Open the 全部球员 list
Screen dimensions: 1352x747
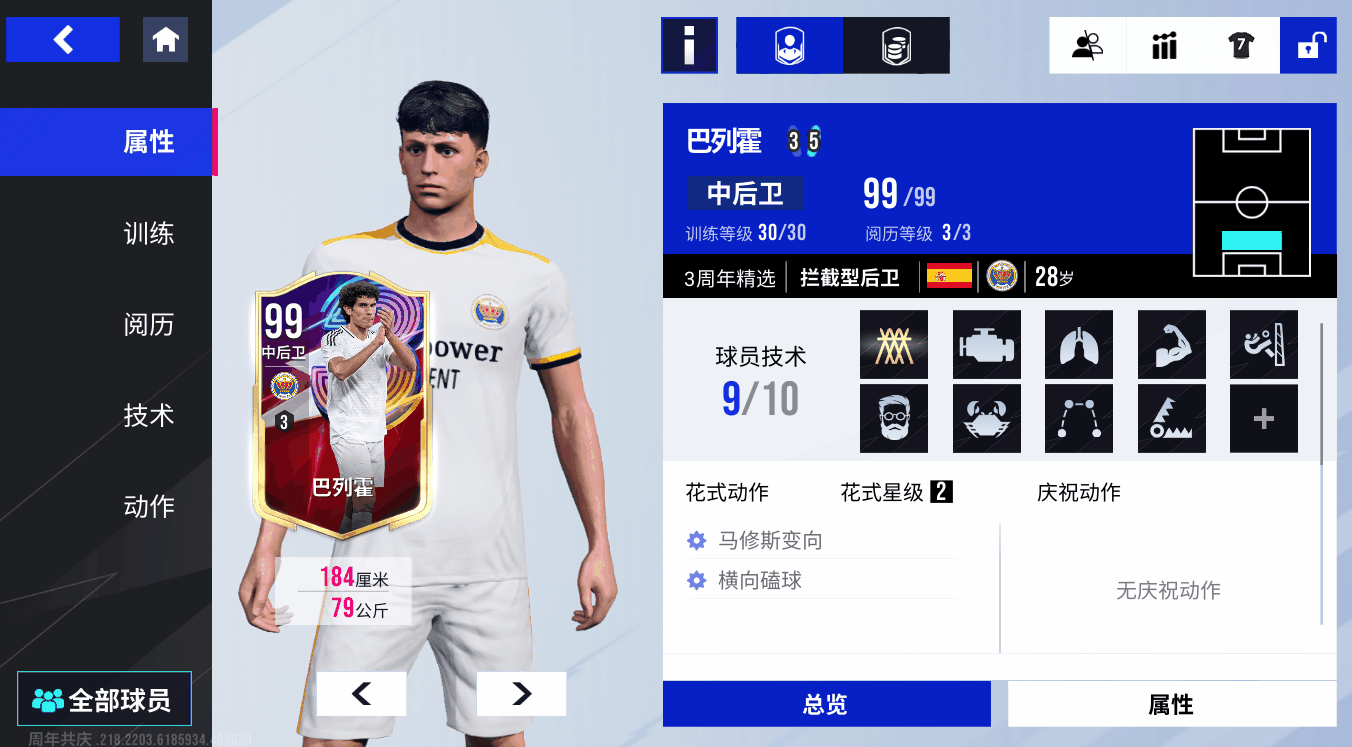[104, 699]
